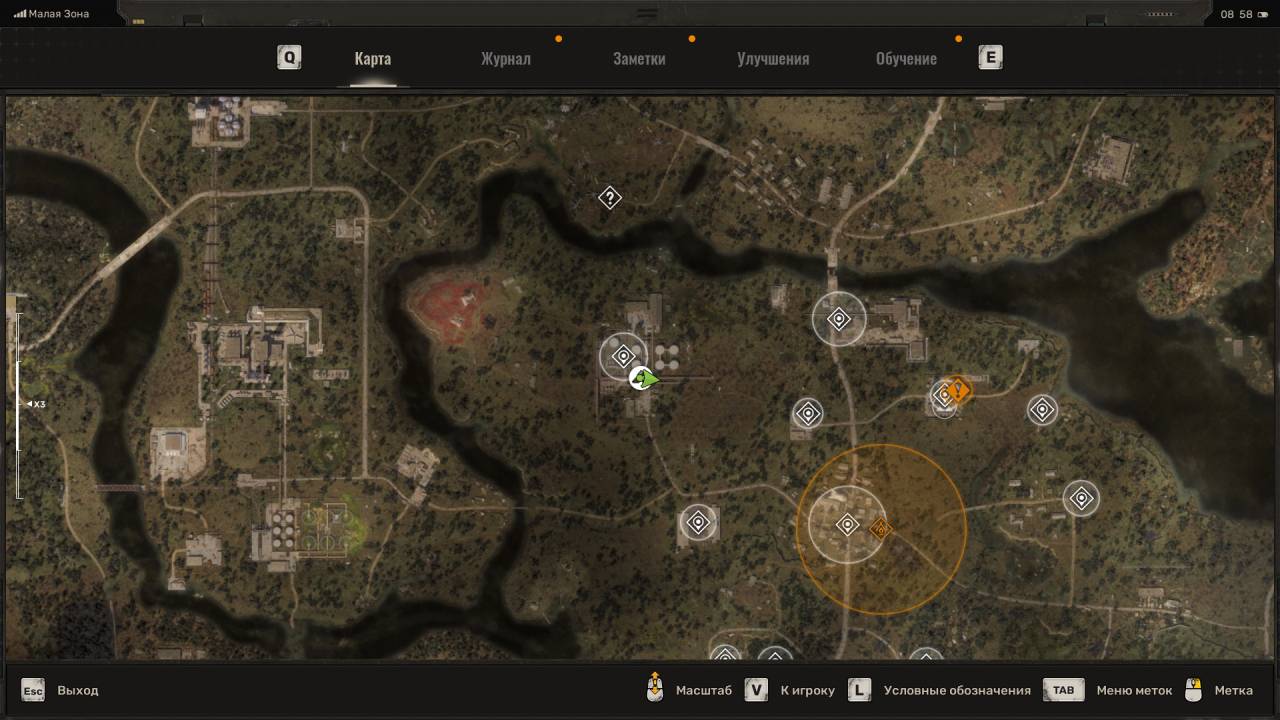The height and width of the screenshot is (720, 1280).
Task: Open the Заметки tab
Action: (x=639, y=59)
